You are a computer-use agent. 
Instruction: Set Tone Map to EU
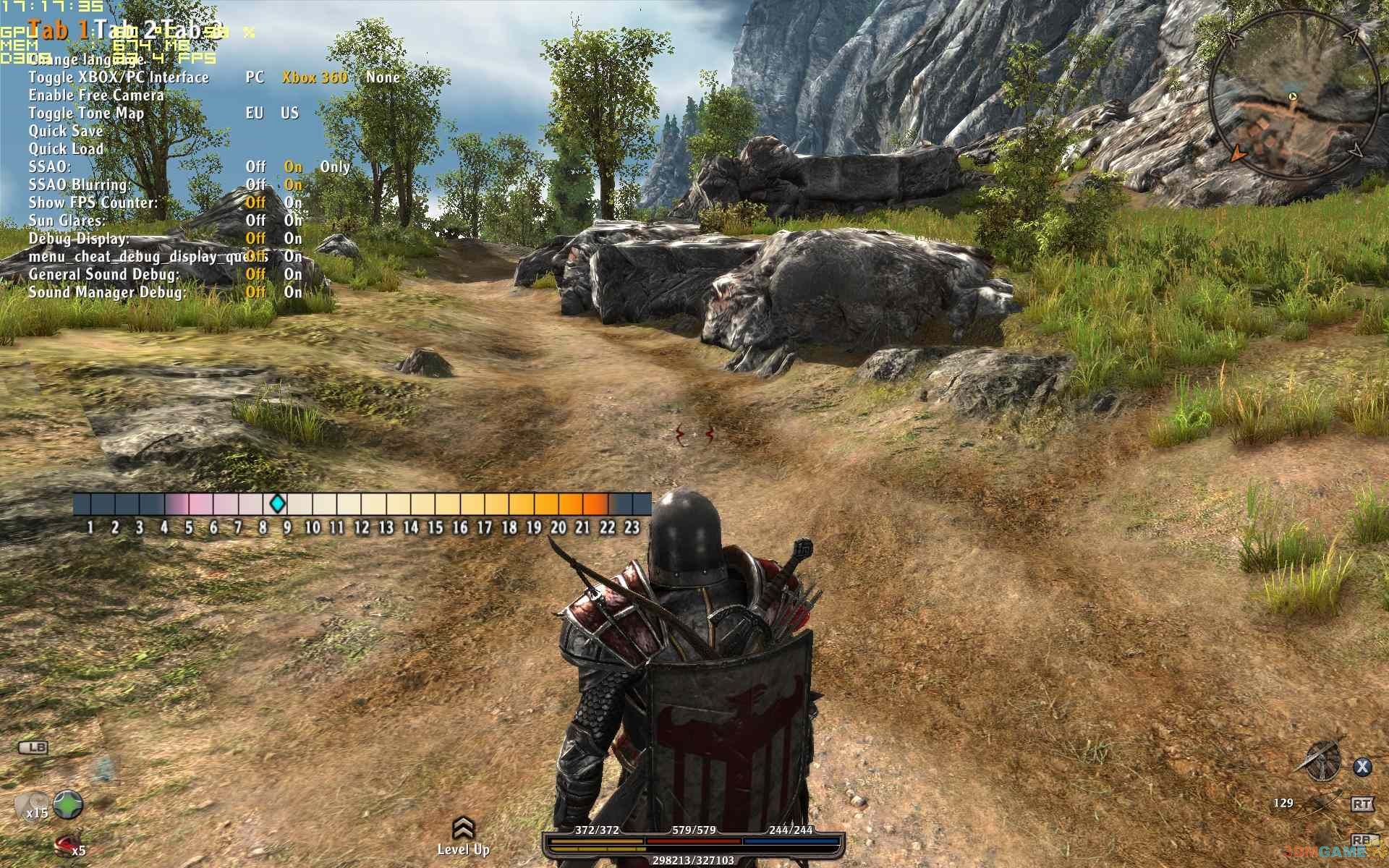pyautogui.click(x=255, y=114)
